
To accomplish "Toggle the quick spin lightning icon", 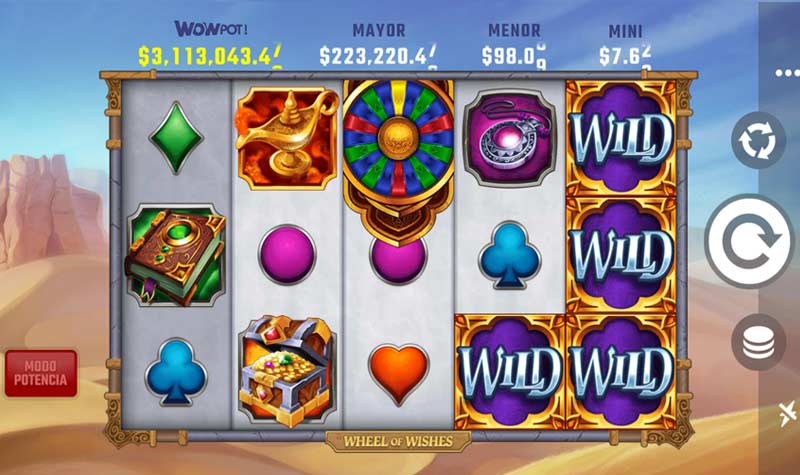I will (x=787, y=412).
